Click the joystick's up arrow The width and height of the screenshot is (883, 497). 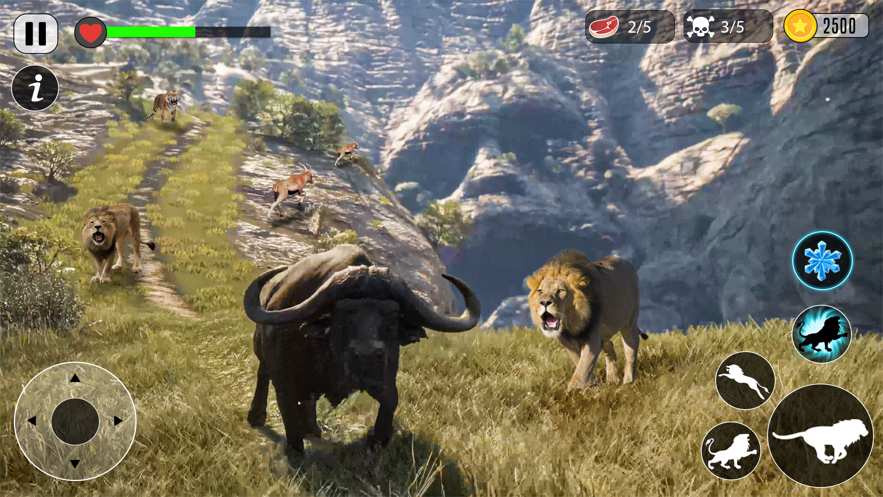pyautogui.click(x=75, y=379)
